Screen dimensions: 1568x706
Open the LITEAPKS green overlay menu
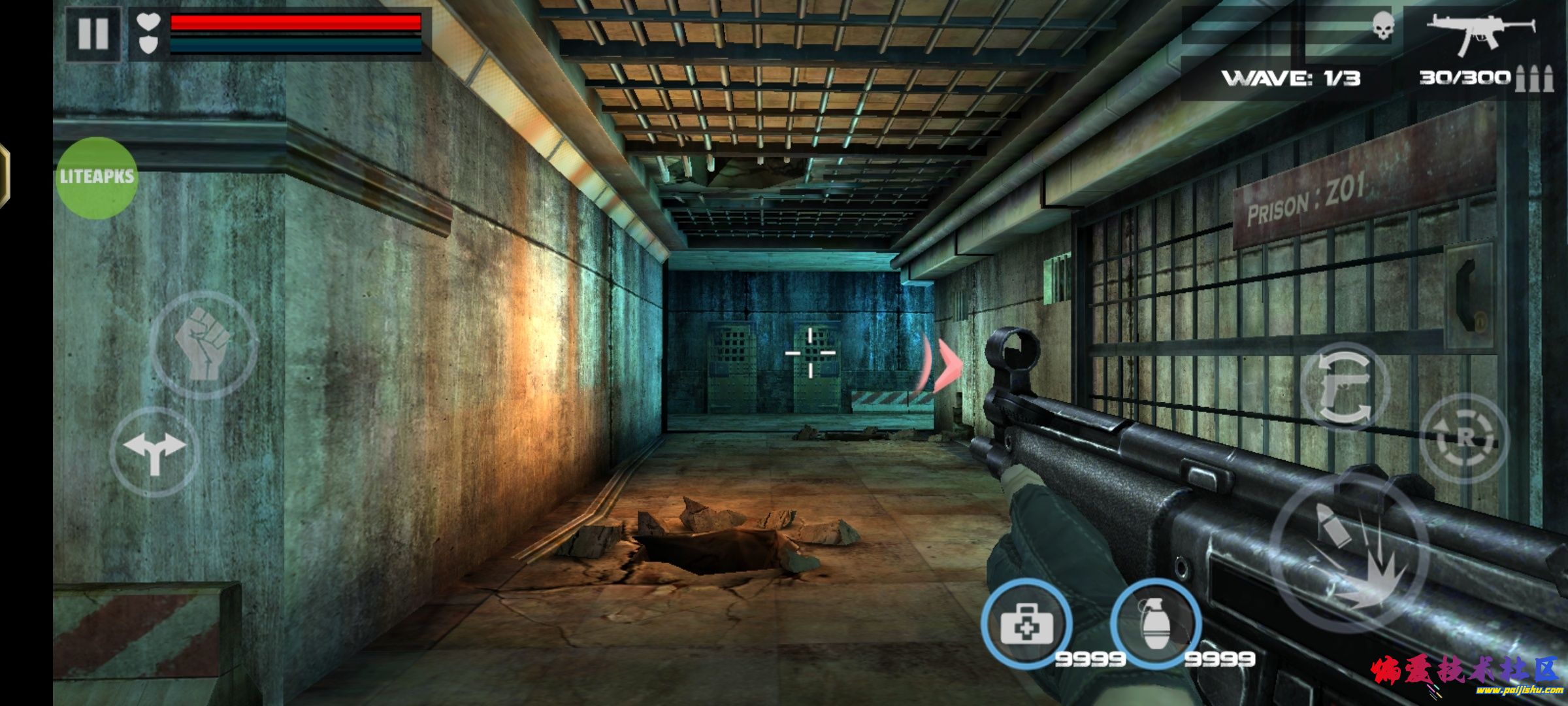97,177
